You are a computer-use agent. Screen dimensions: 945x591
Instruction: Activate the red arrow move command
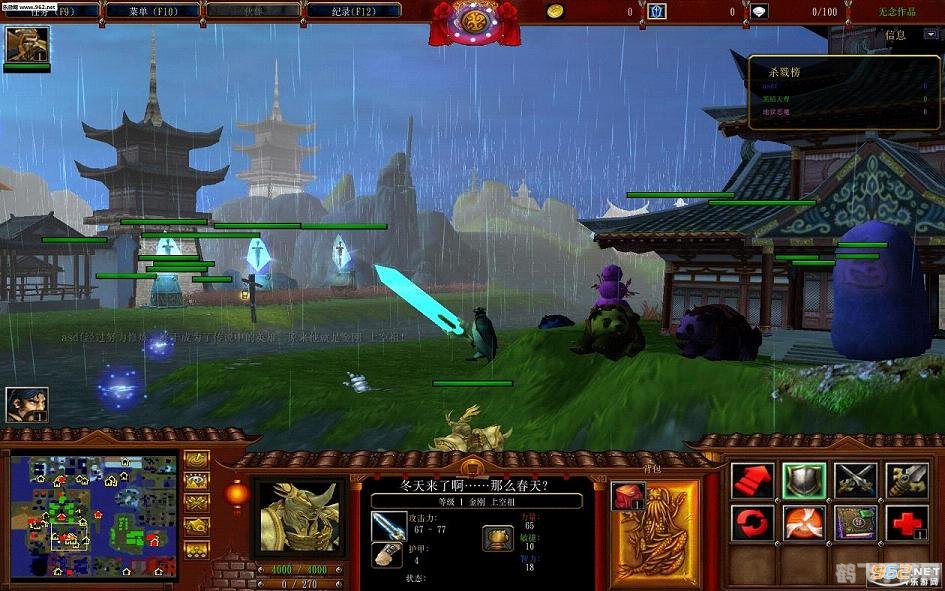pos(753,480)
